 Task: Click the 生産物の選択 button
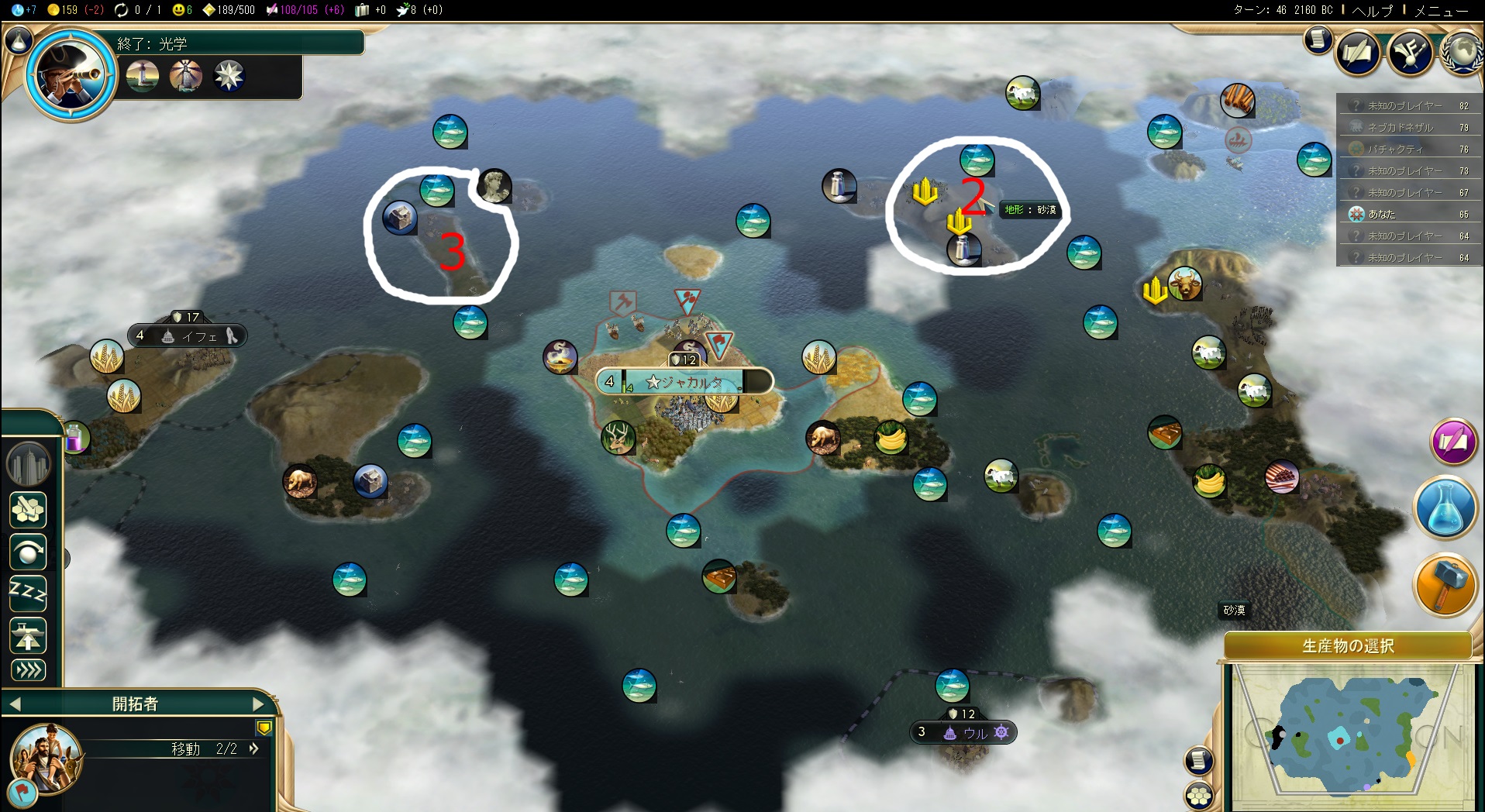pyautogui.click(x=1347, y=646)
